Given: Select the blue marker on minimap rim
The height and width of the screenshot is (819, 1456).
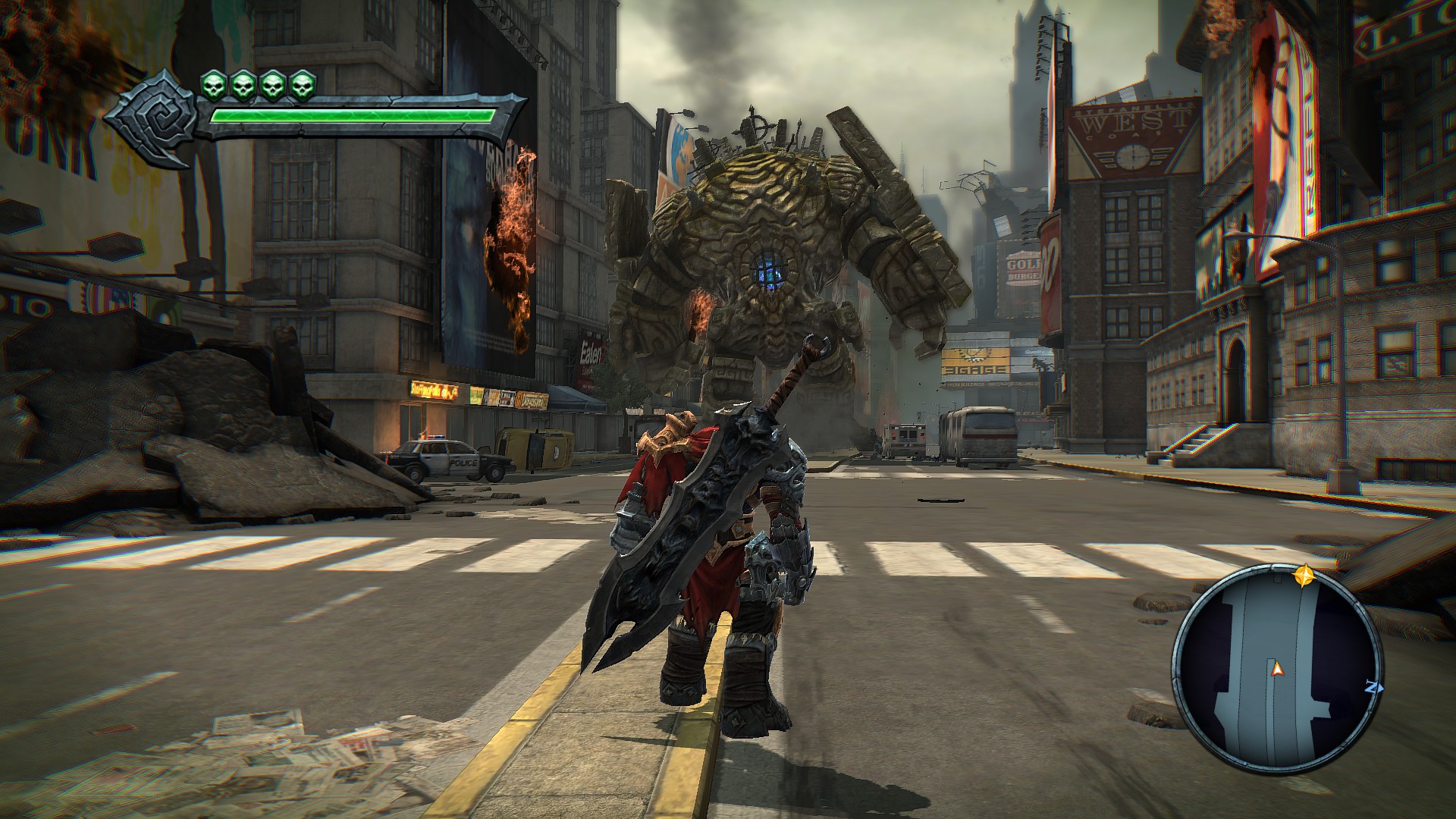Looking at the screenshot, I should pyautogui.click(x=1371, y=688).
